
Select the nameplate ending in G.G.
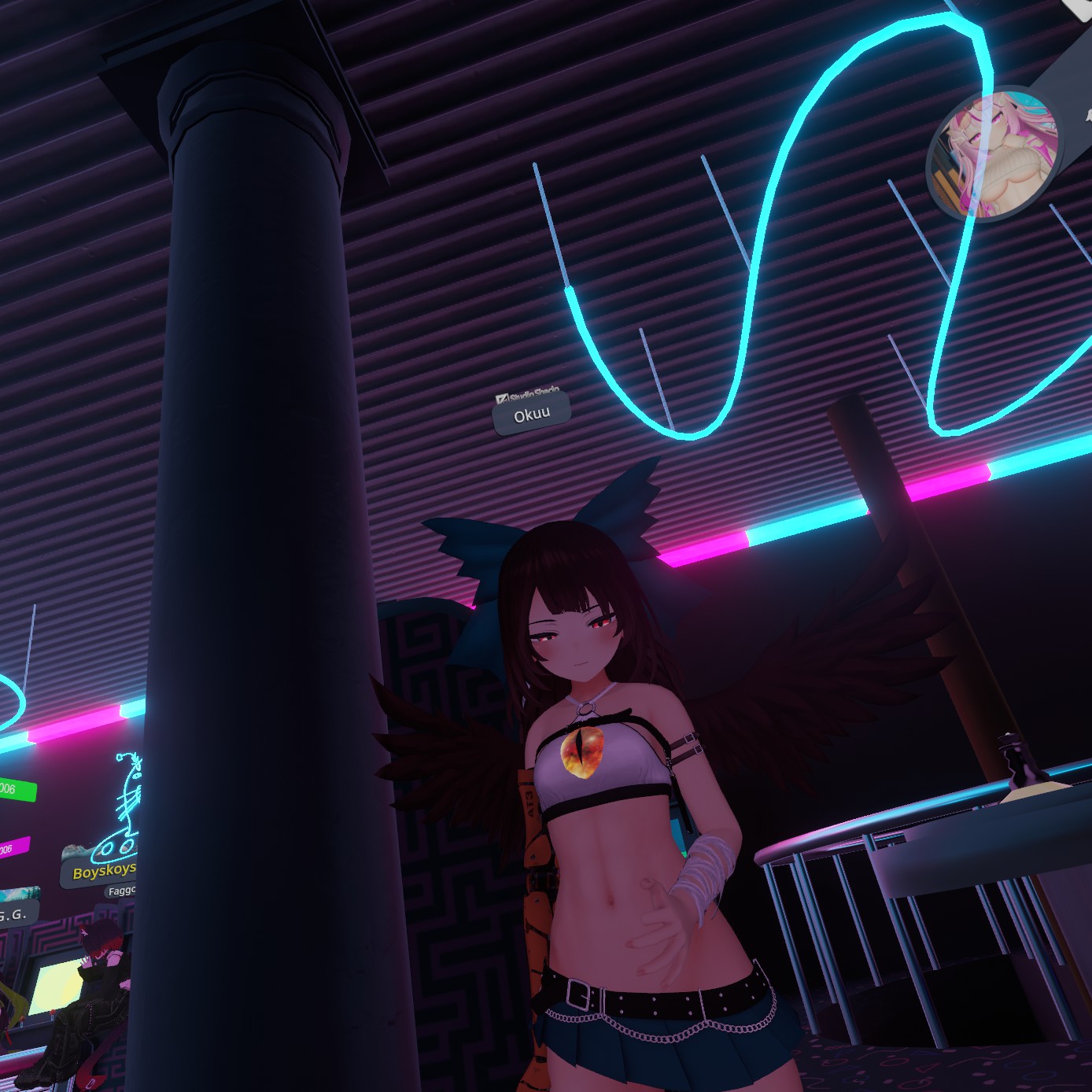[16, 914]
